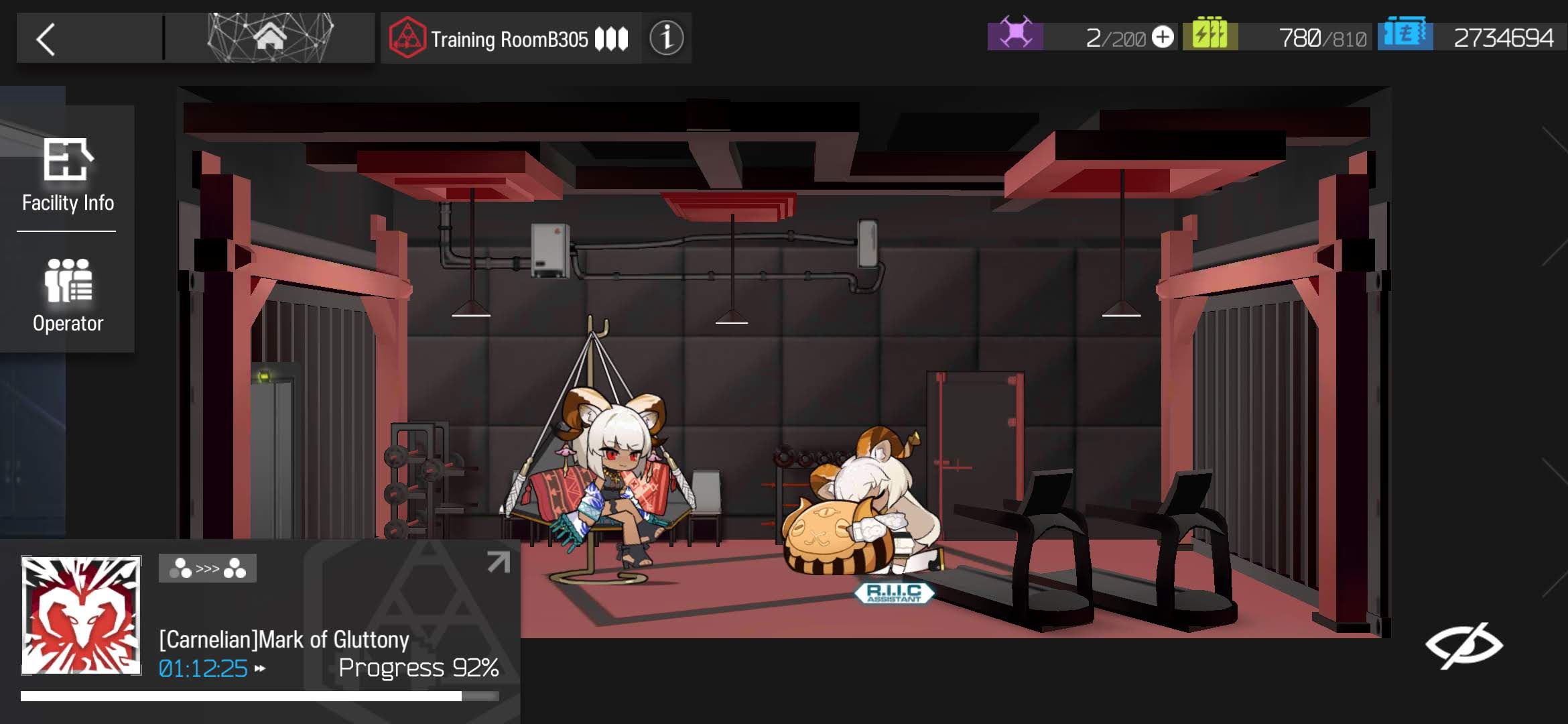The width and height of the screenshot is (1568, 724).
Task: Tap the green battery power icon
Action: tap(1210, 36)
